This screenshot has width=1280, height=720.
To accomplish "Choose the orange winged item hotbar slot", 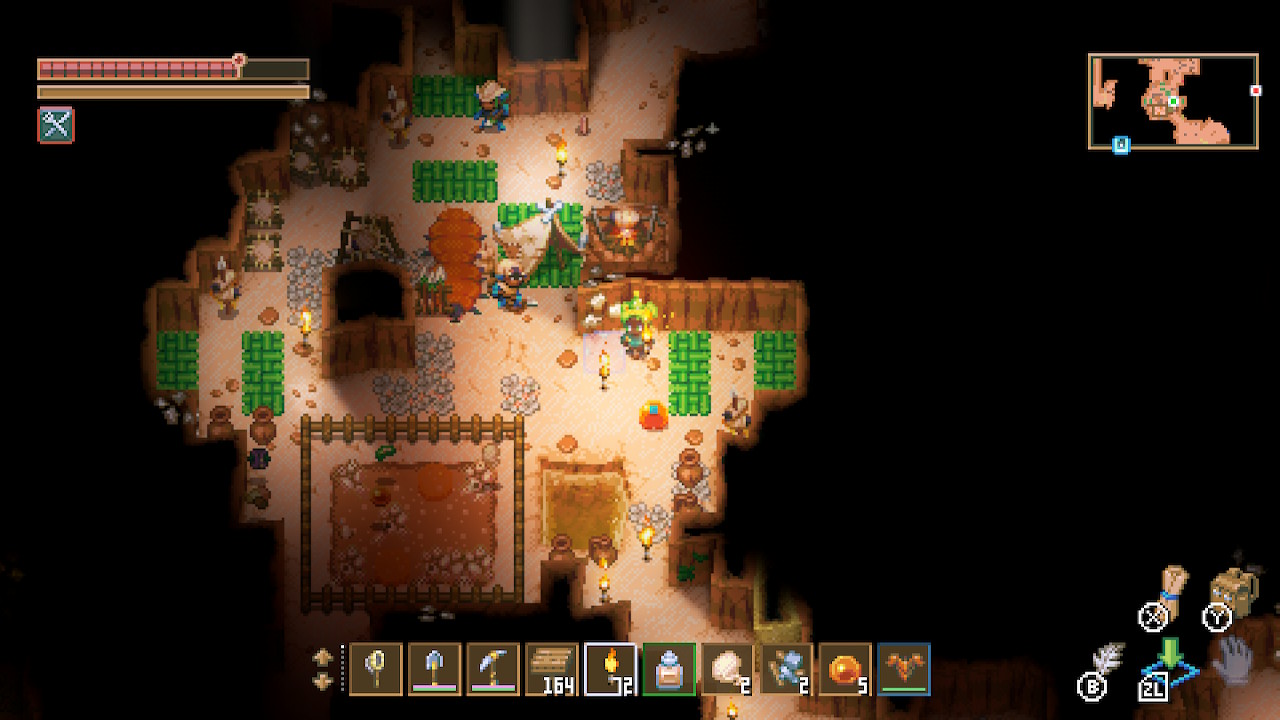I will [904, 668].
